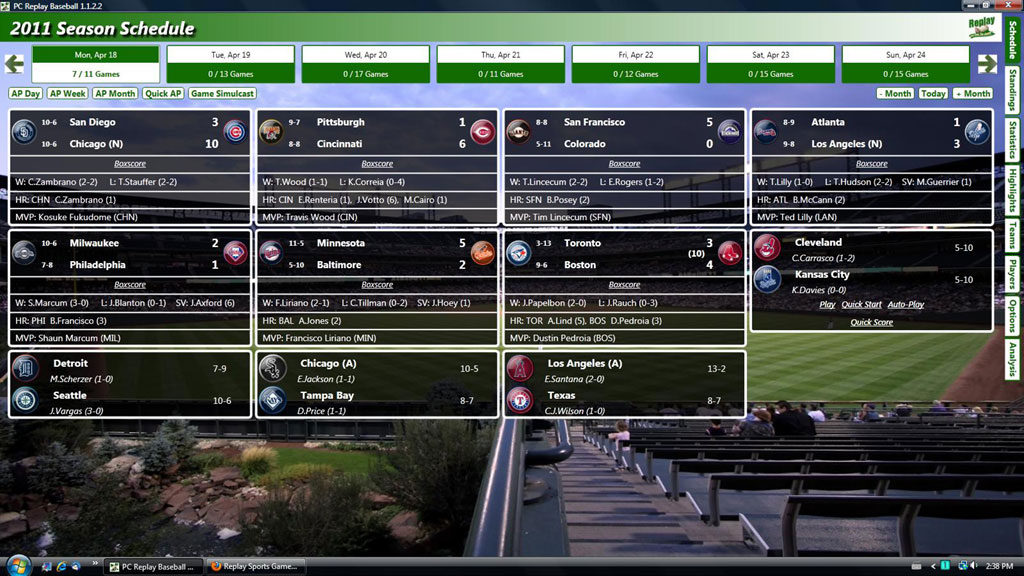The width and height of the screenshot is (1024, 576).
Task: Play the Cleveland at Kansas City game
Action: pyautogui.click(x=827, y=304)
